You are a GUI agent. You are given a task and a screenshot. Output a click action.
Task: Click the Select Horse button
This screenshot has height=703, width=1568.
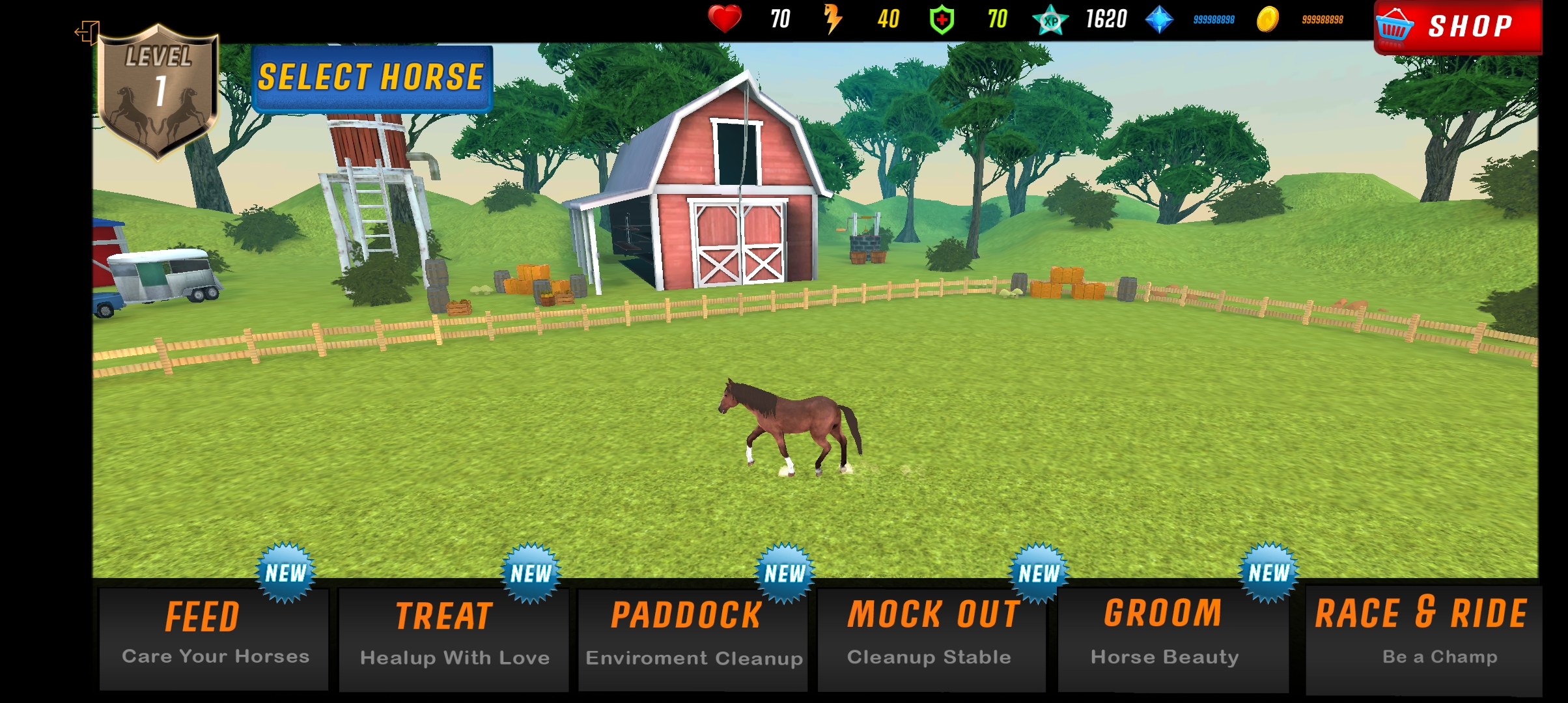(371, 78)
